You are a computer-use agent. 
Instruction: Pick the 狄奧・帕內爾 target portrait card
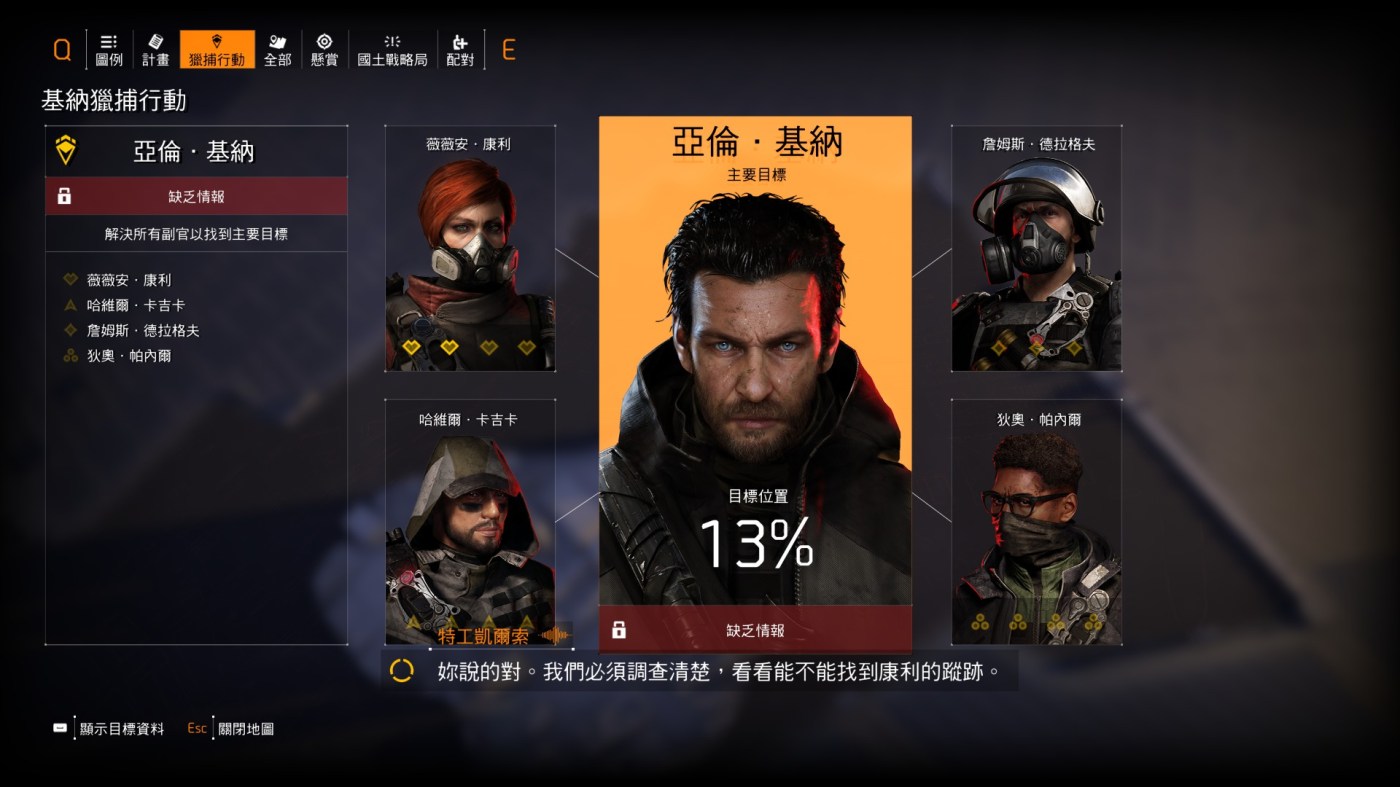coord(1036,520)
